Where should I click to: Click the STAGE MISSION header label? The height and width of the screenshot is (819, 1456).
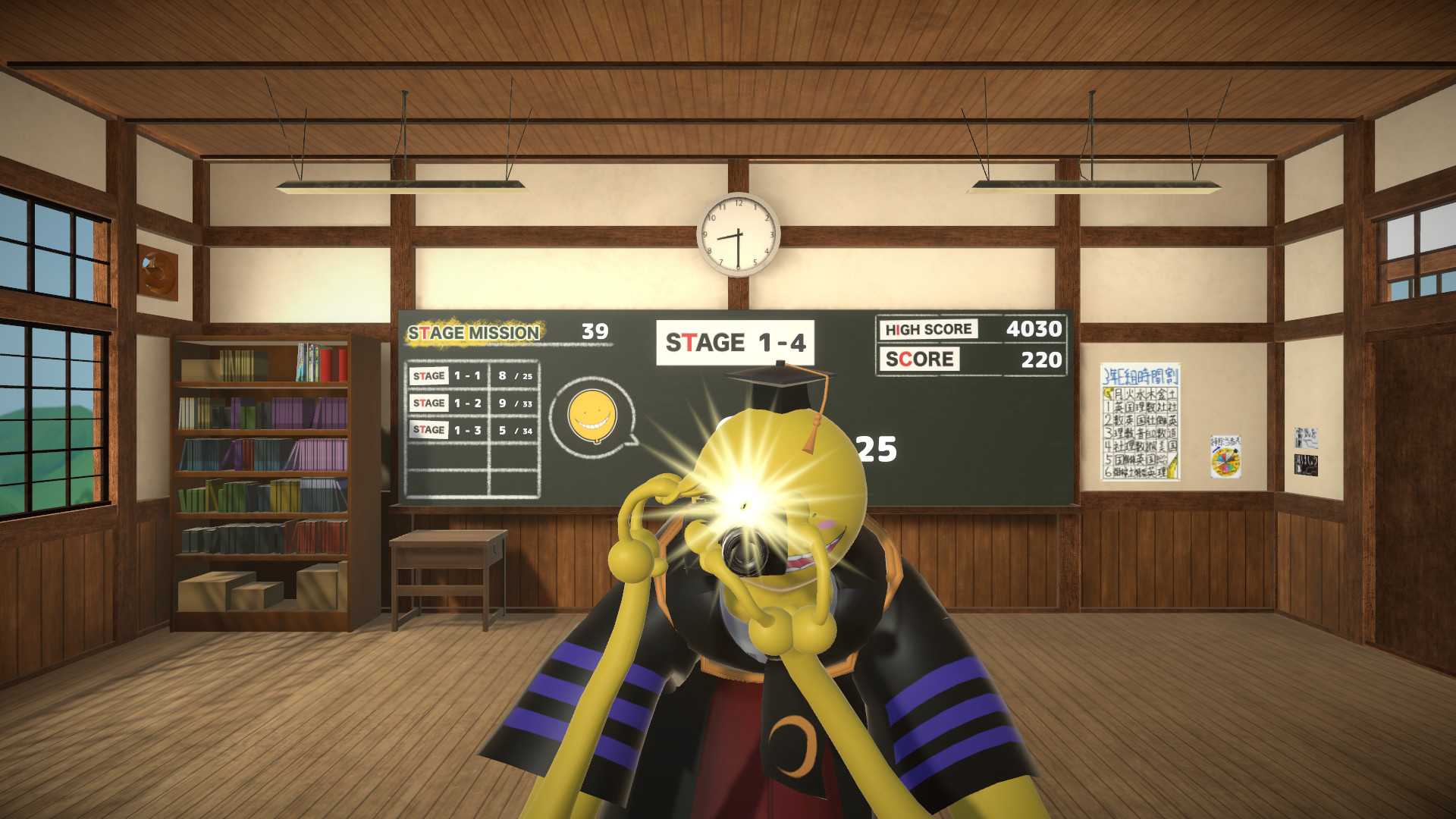(x=474, y=331)
